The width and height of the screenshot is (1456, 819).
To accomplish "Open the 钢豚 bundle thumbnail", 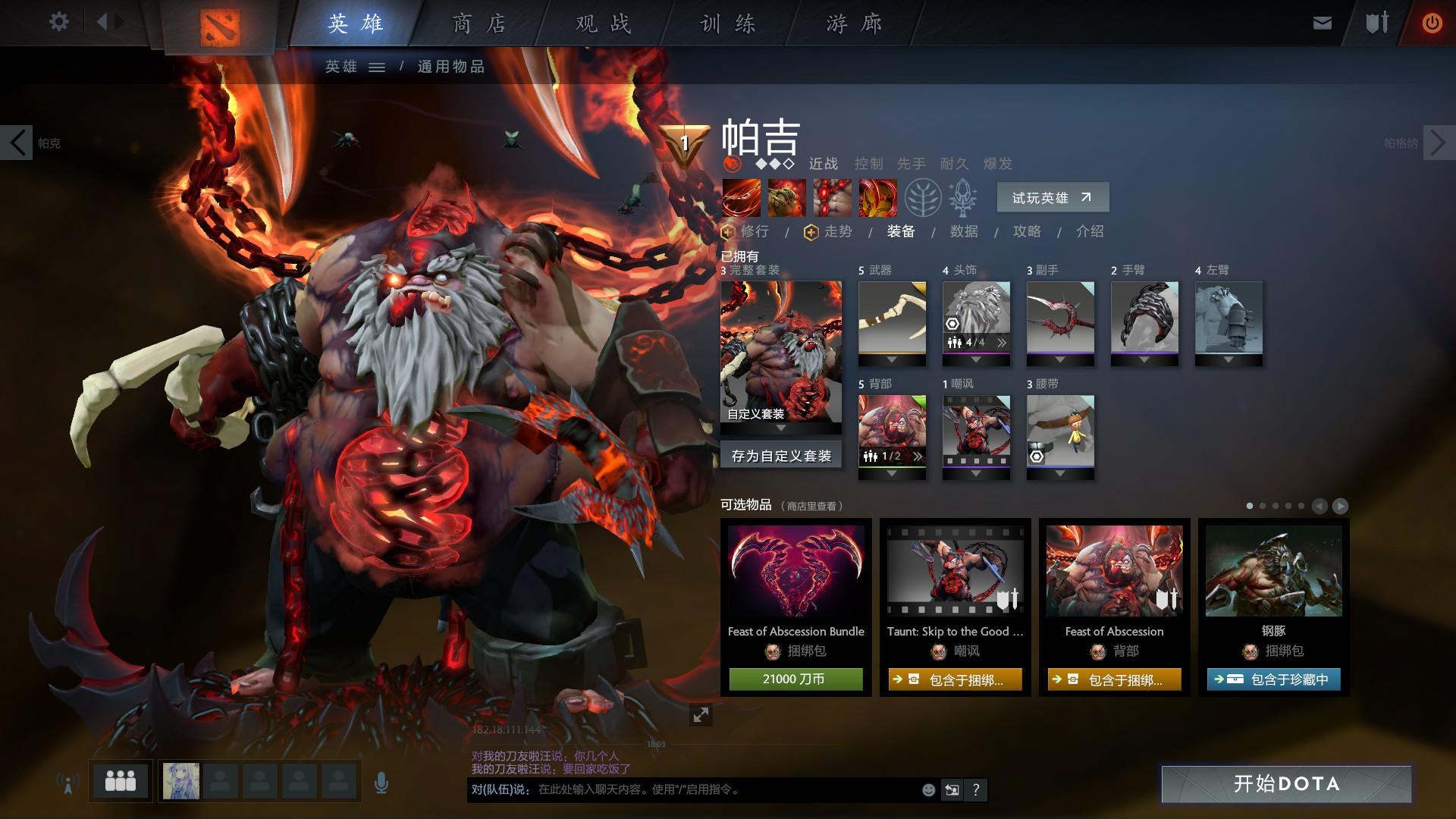I will (1273, 571).
